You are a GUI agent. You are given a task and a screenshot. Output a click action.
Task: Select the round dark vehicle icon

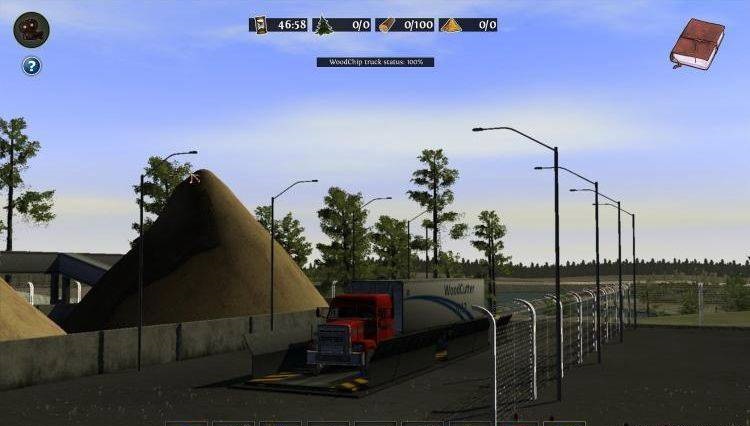click(32, 29)
